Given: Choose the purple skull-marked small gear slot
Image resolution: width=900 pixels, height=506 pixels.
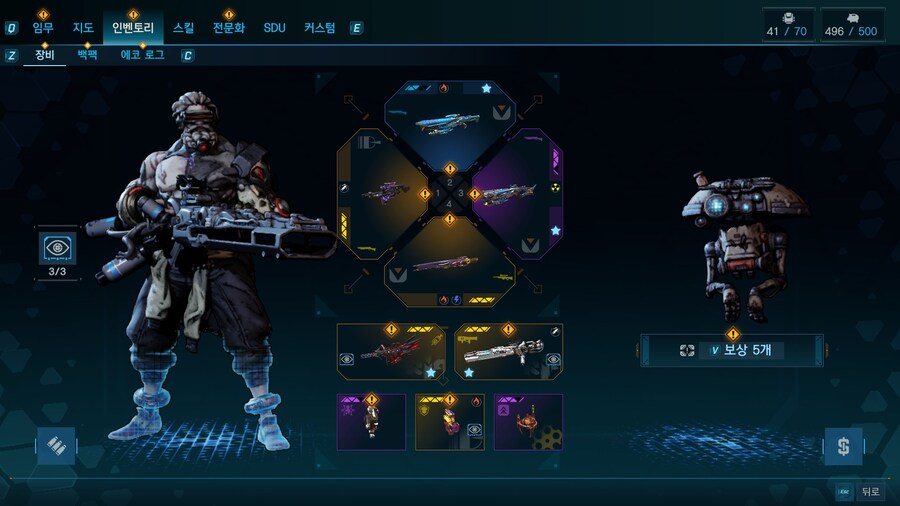Looking at the screenshot, I should click(371, 421).
